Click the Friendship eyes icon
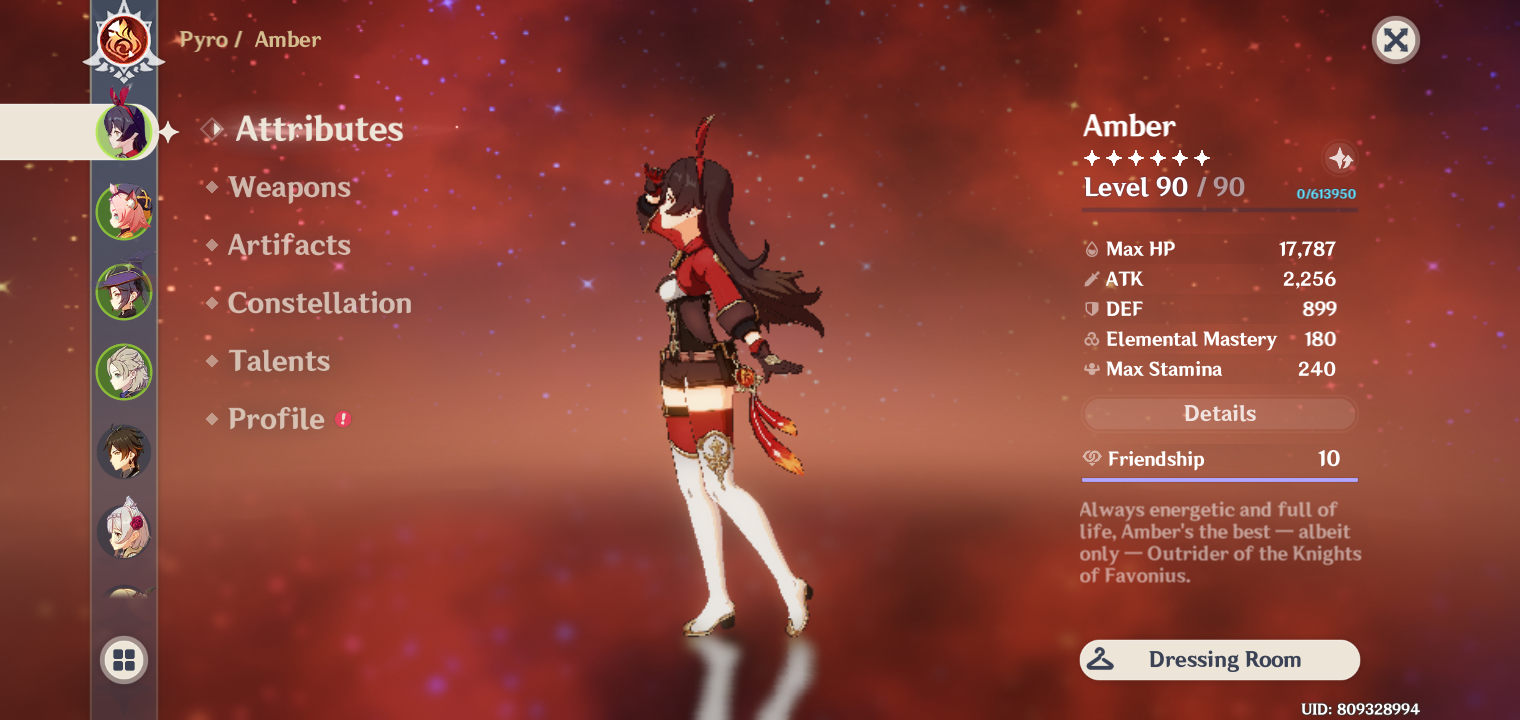This screenshot has width=1520, height=720. (x=1091, y=459)
